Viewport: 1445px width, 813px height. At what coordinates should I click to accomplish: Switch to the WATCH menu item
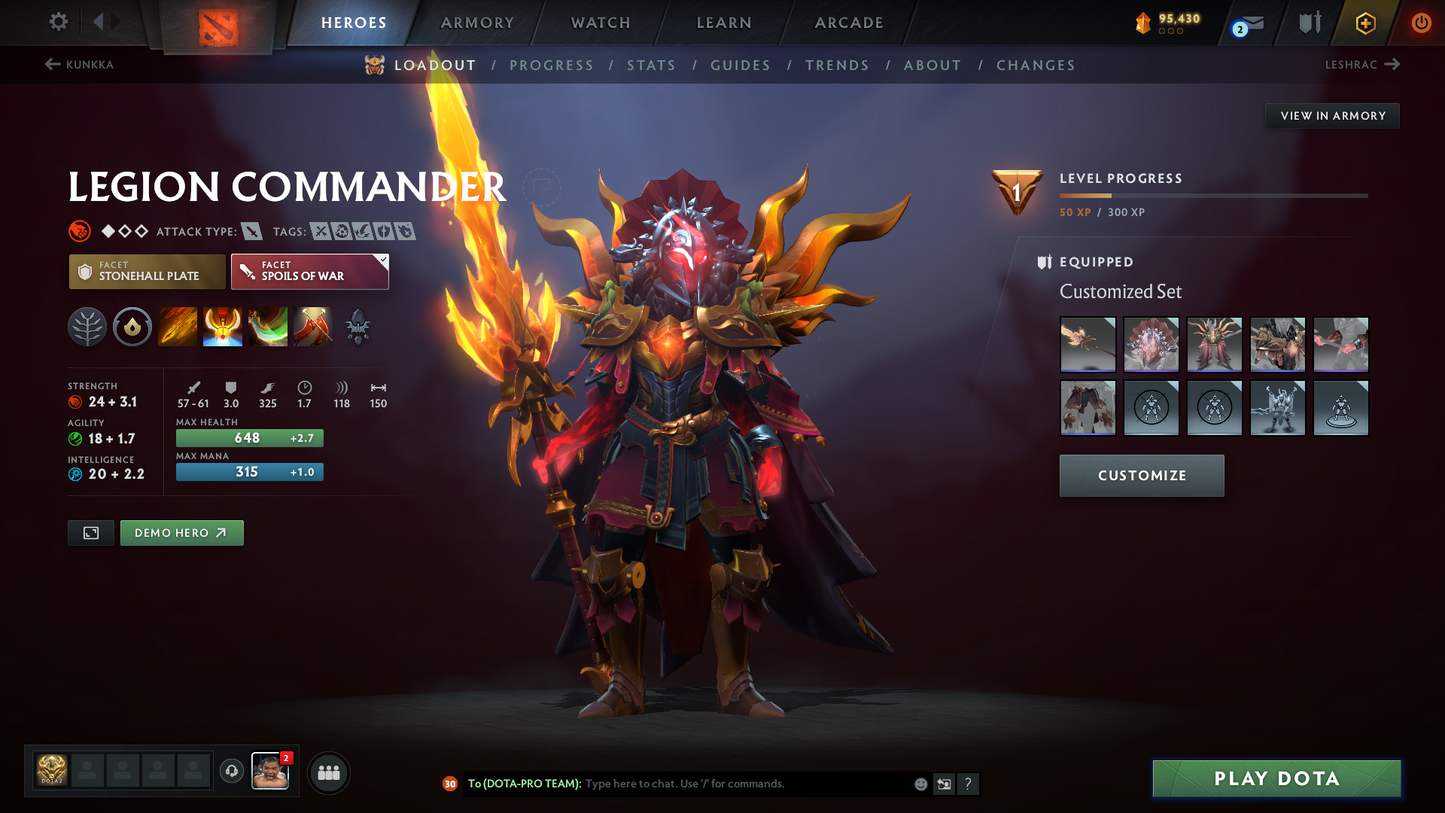click(x=598, y=22)
